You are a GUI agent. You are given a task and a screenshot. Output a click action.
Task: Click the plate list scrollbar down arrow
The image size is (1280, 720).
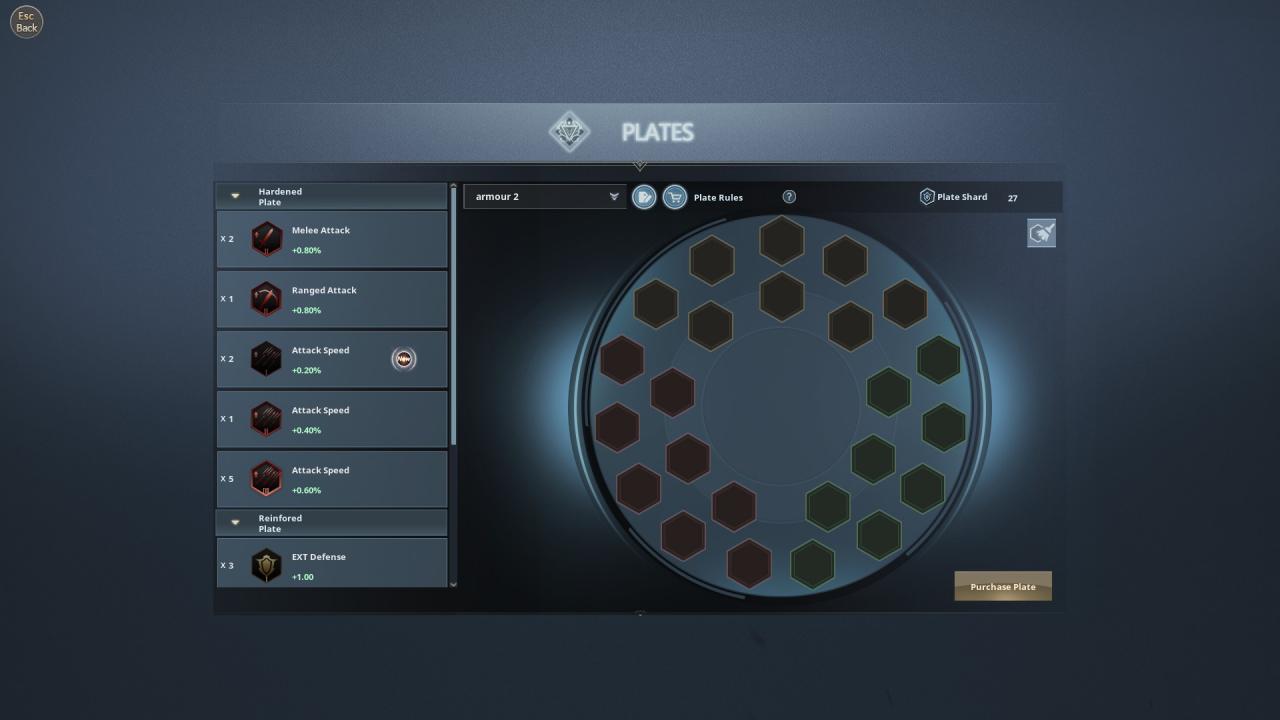454,584
